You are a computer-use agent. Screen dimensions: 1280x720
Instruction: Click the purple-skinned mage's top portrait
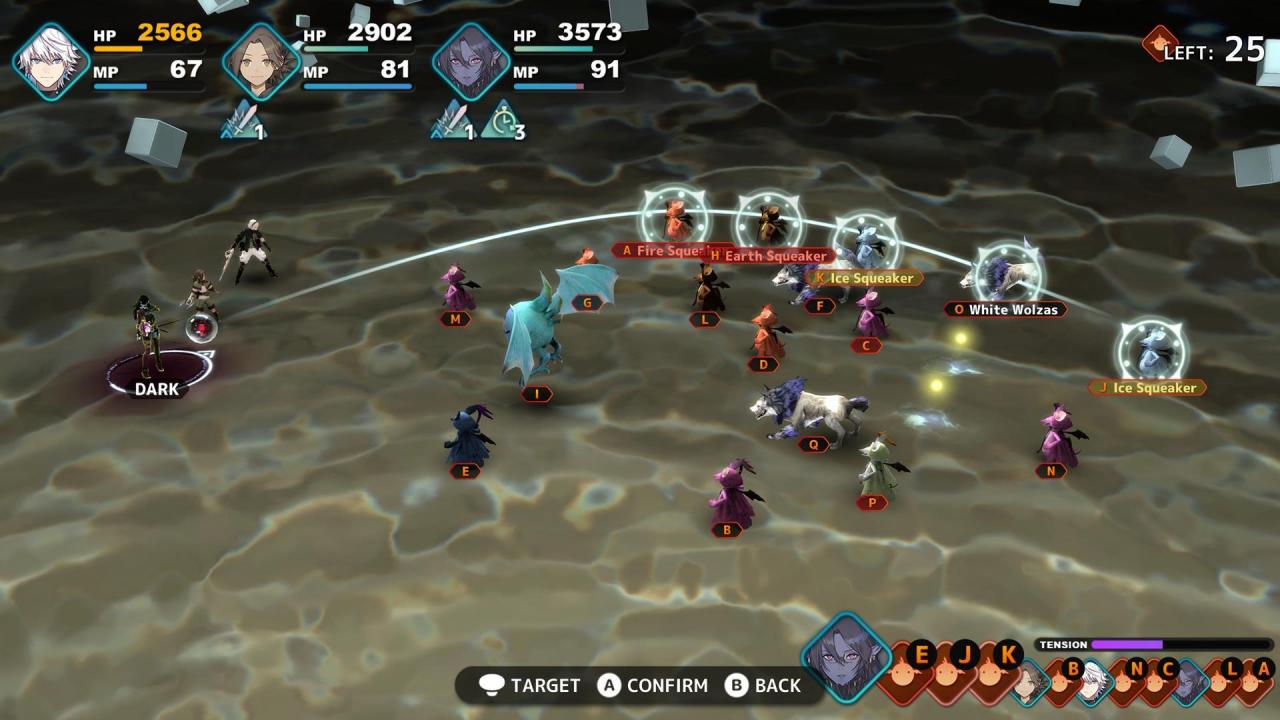472,58
